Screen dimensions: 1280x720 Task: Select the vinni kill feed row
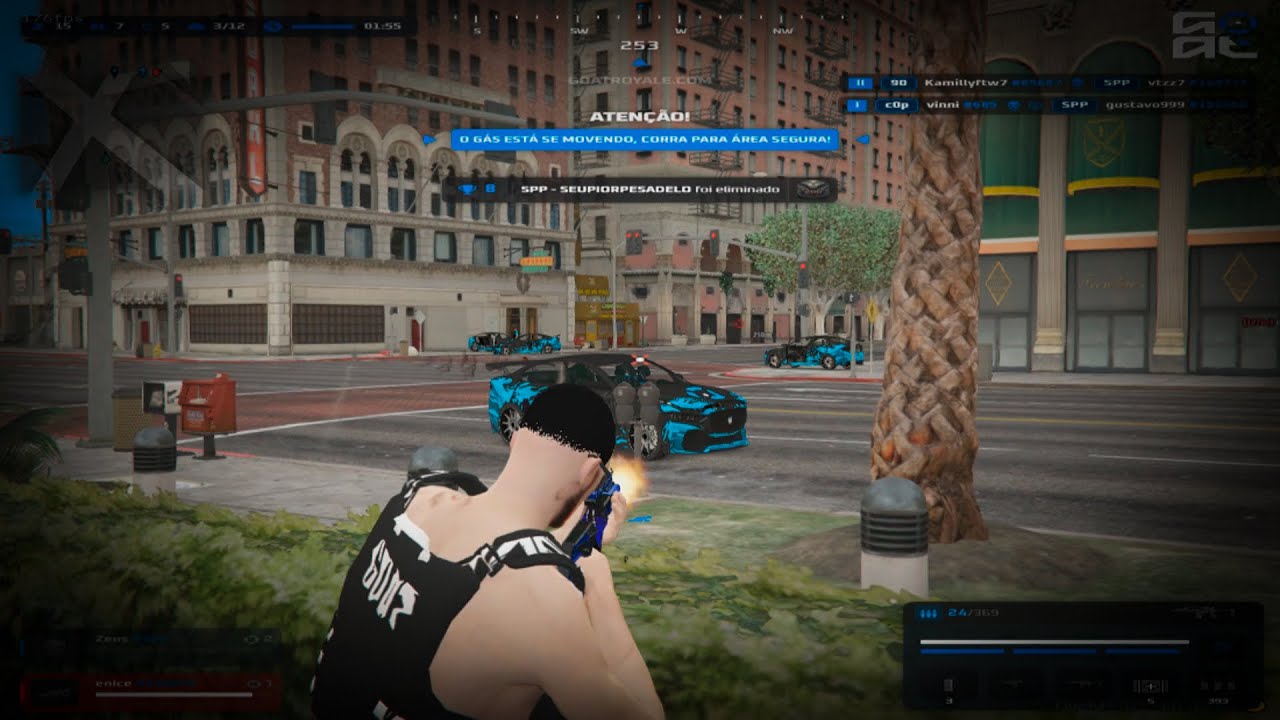click(x=1045, y=104)
